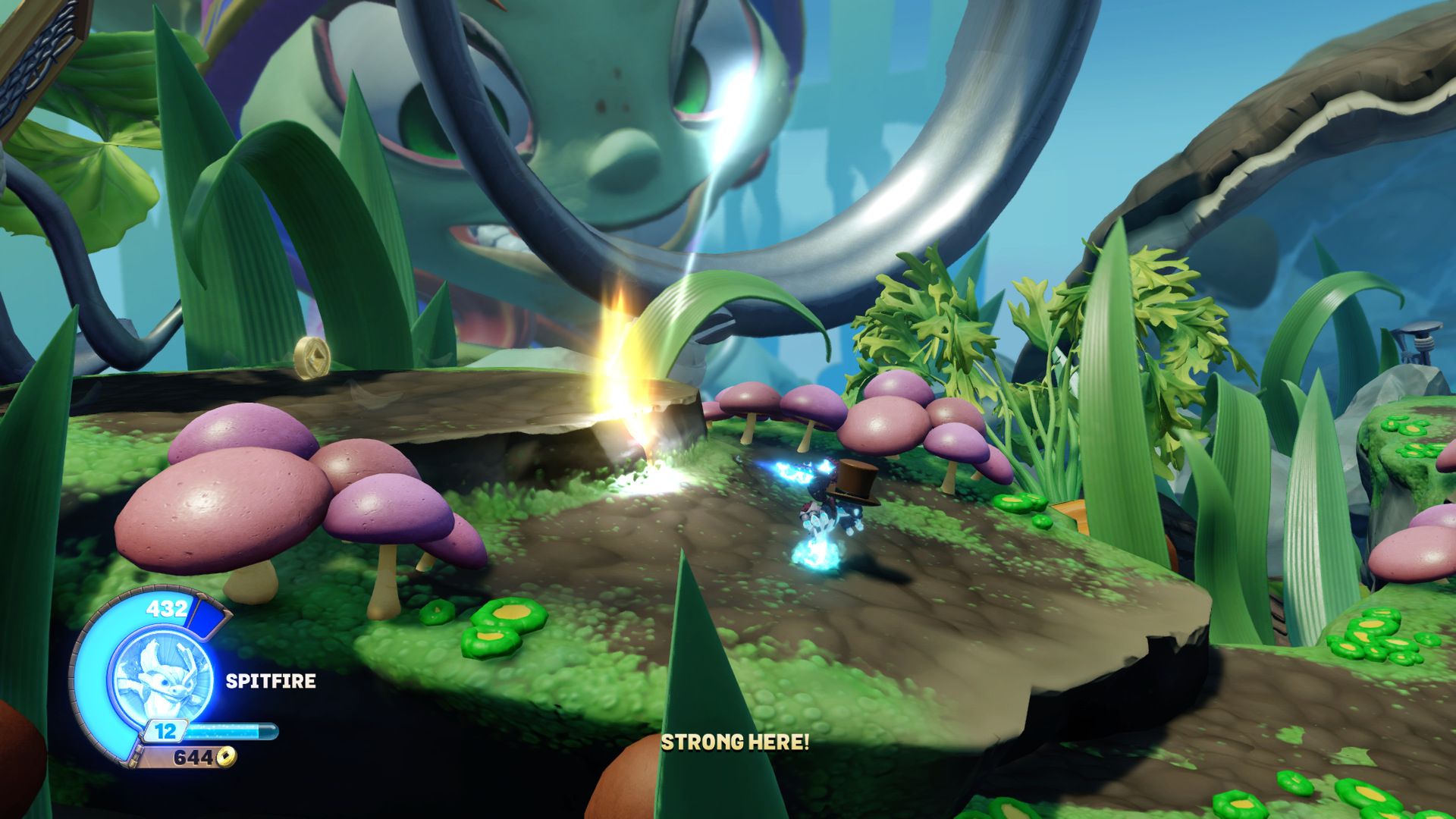Click the level 12 badge
Image resolution: width=1456 pixels, height=819 pixels.
click(166, 730)
